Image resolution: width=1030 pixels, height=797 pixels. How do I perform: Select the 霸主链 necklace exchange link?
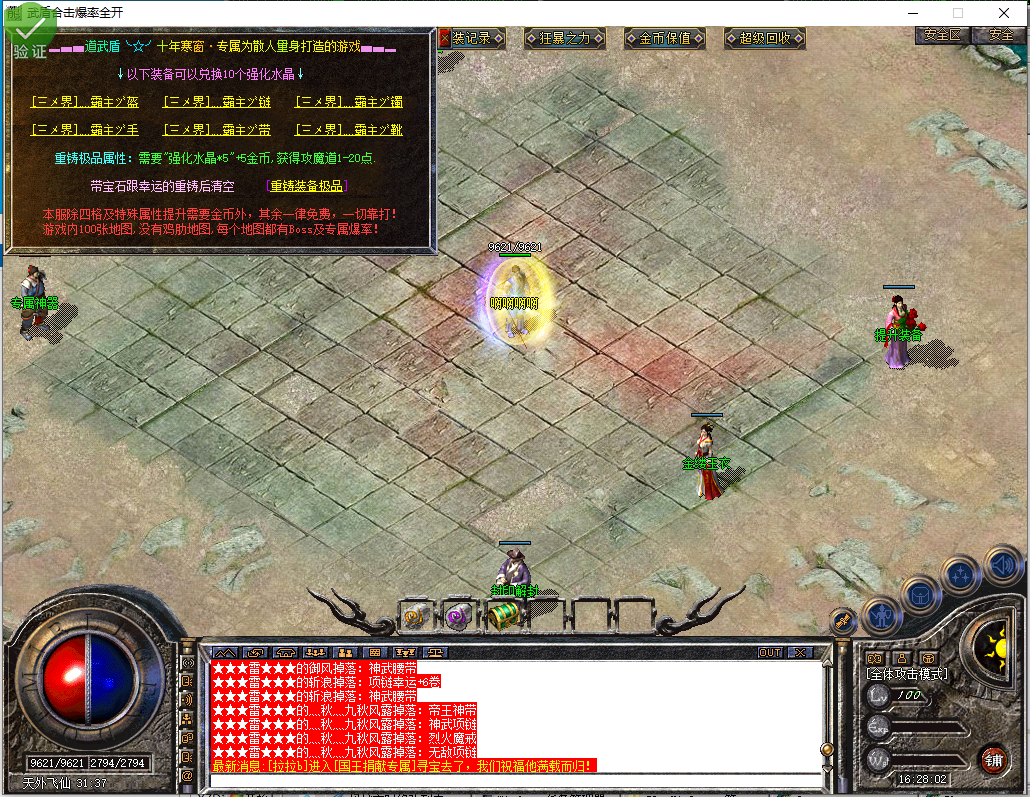(x=217, y=102)
